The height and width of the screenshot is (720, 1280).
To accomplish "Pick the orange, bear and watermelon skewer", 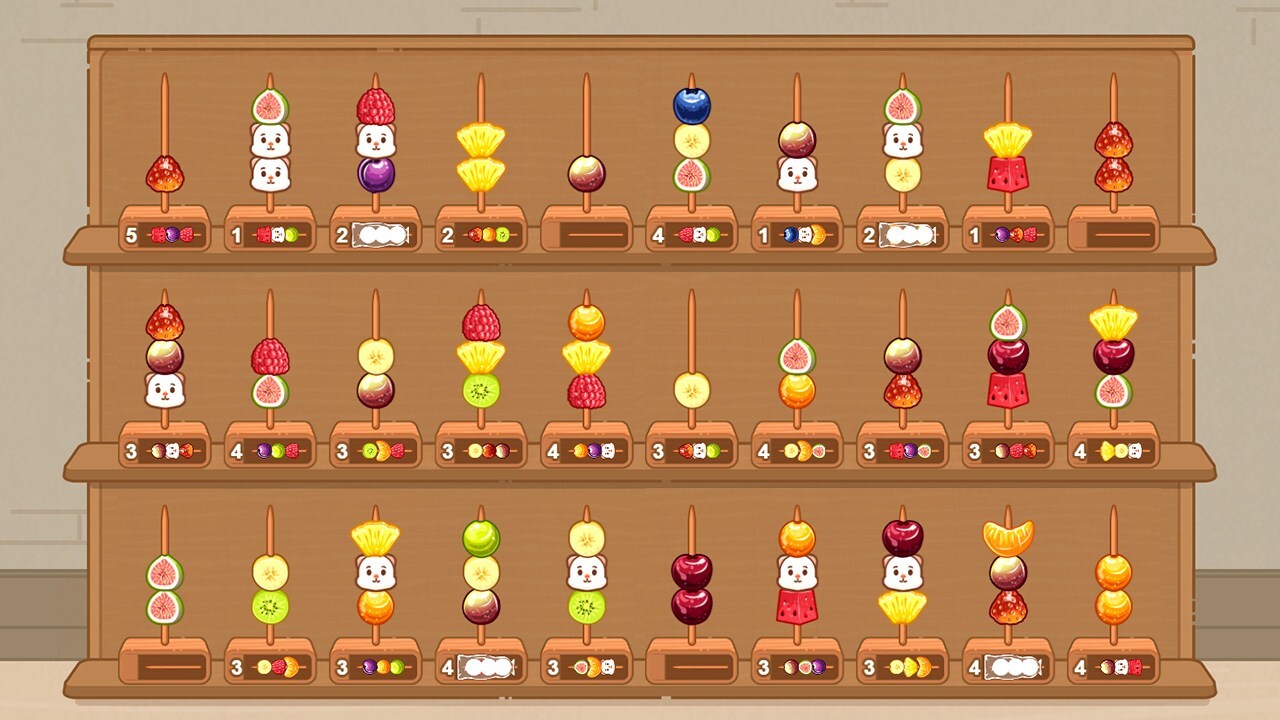I will click(797, 572).
